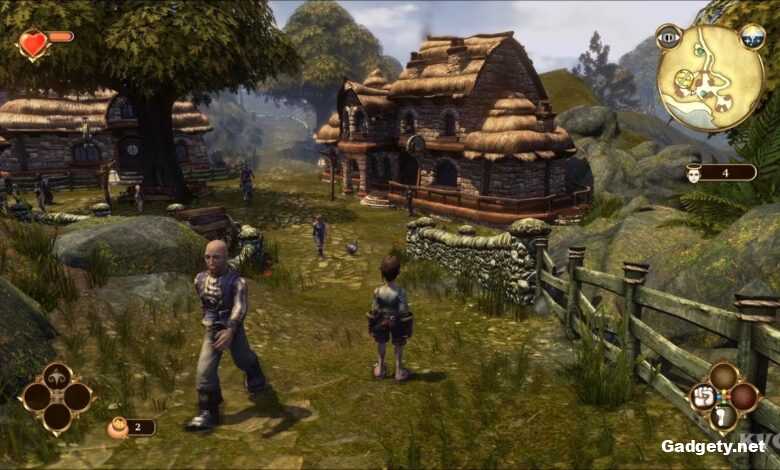Click the Gadgety.net watermark
Viewport: 780px width, 470px height.
tap(711, 446)
